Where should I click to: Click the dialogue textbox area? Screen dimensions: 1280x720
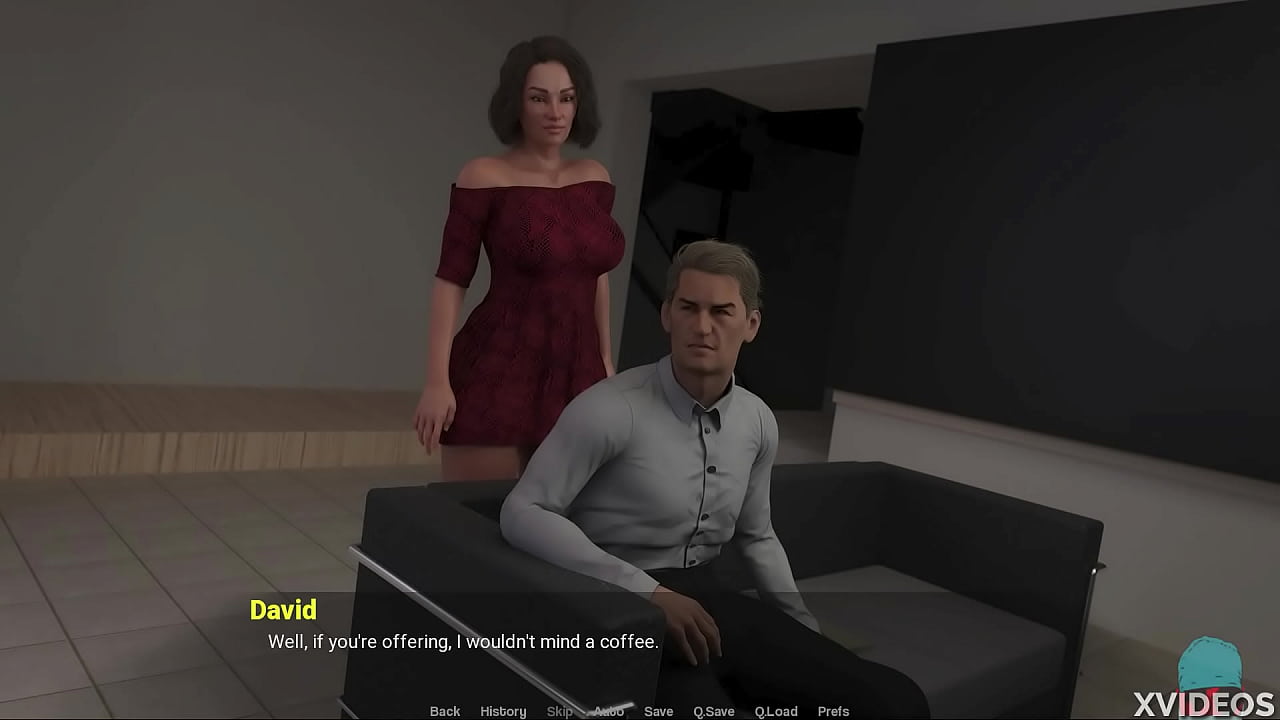point(640,641)
